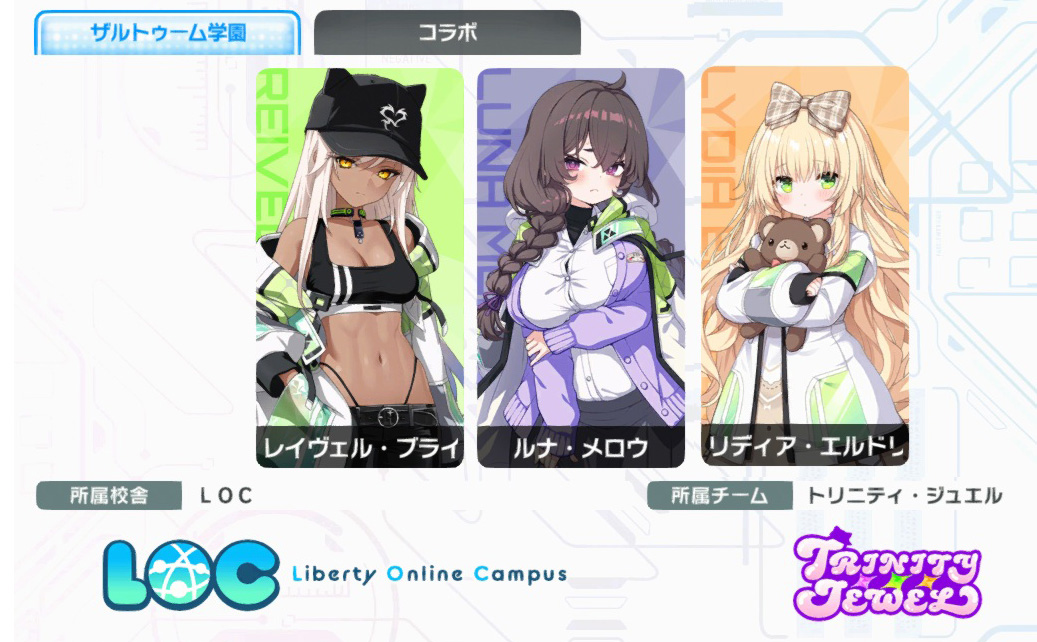Screen dimensions: 1037x642
Task: Pick the リディア character card
Action: click(805, 267)
